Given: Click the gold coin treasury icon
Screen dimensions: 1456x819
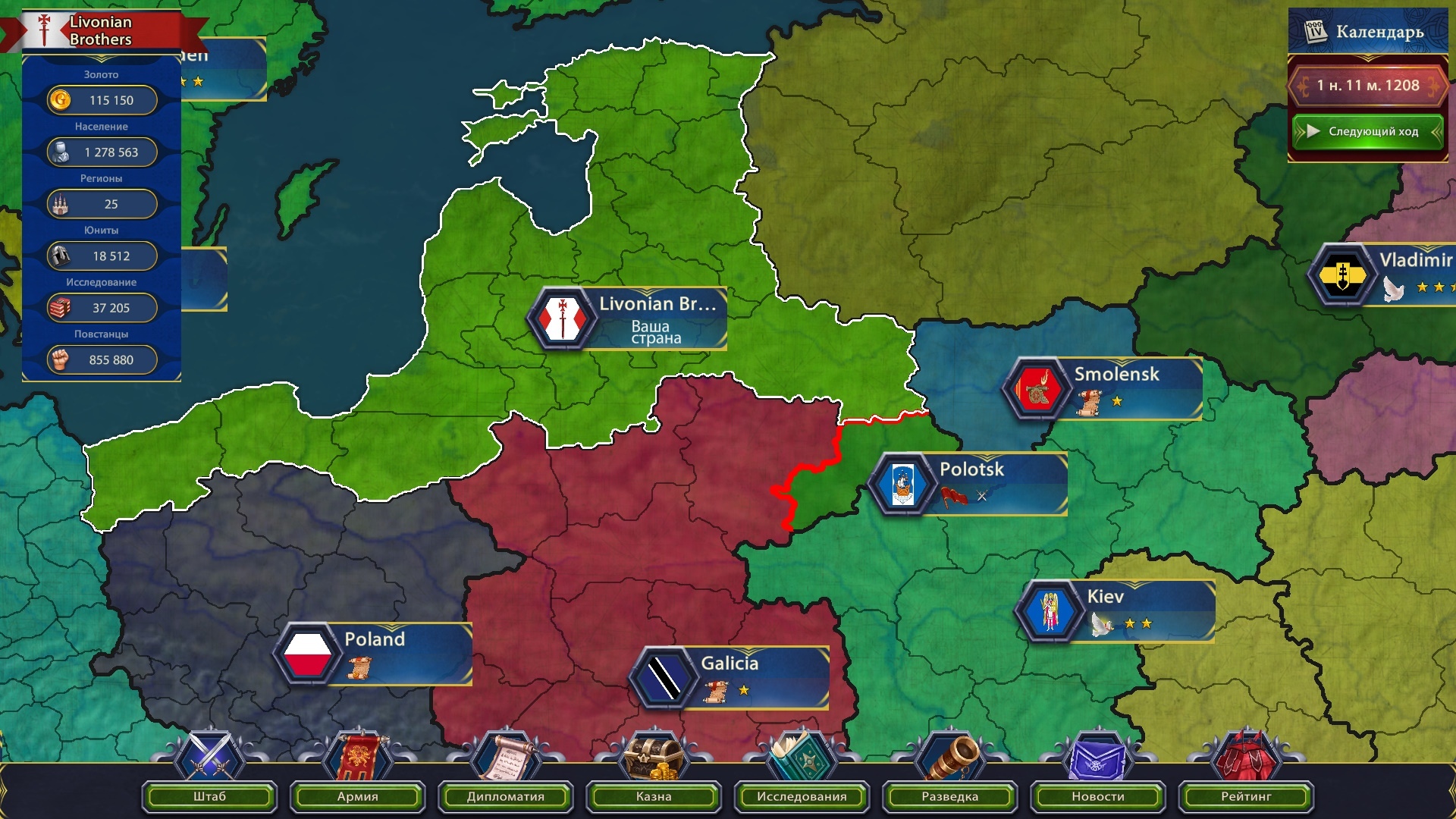Looking at the screenshot, I should pos(60,100).
